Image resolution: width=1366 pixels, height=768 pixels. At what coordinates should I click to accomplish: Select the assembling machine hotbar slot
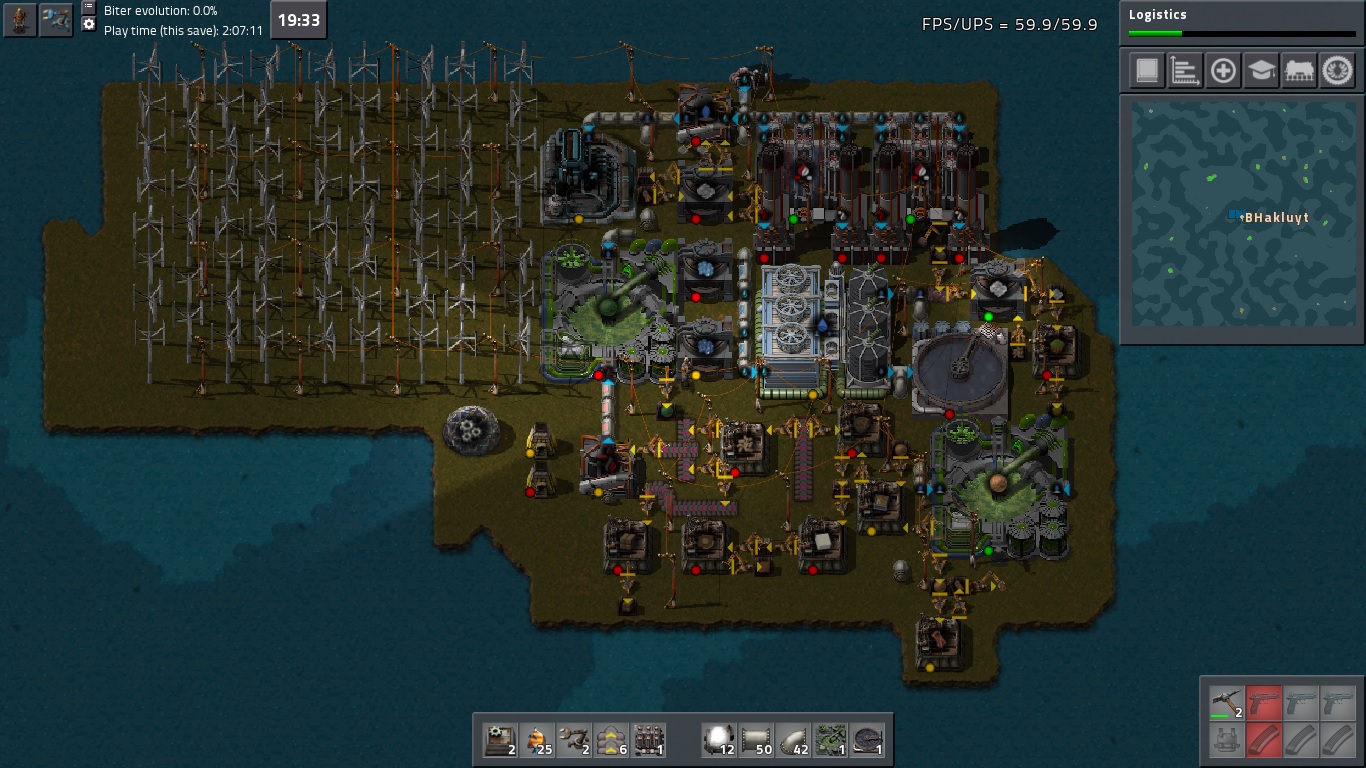click(500, 740)
